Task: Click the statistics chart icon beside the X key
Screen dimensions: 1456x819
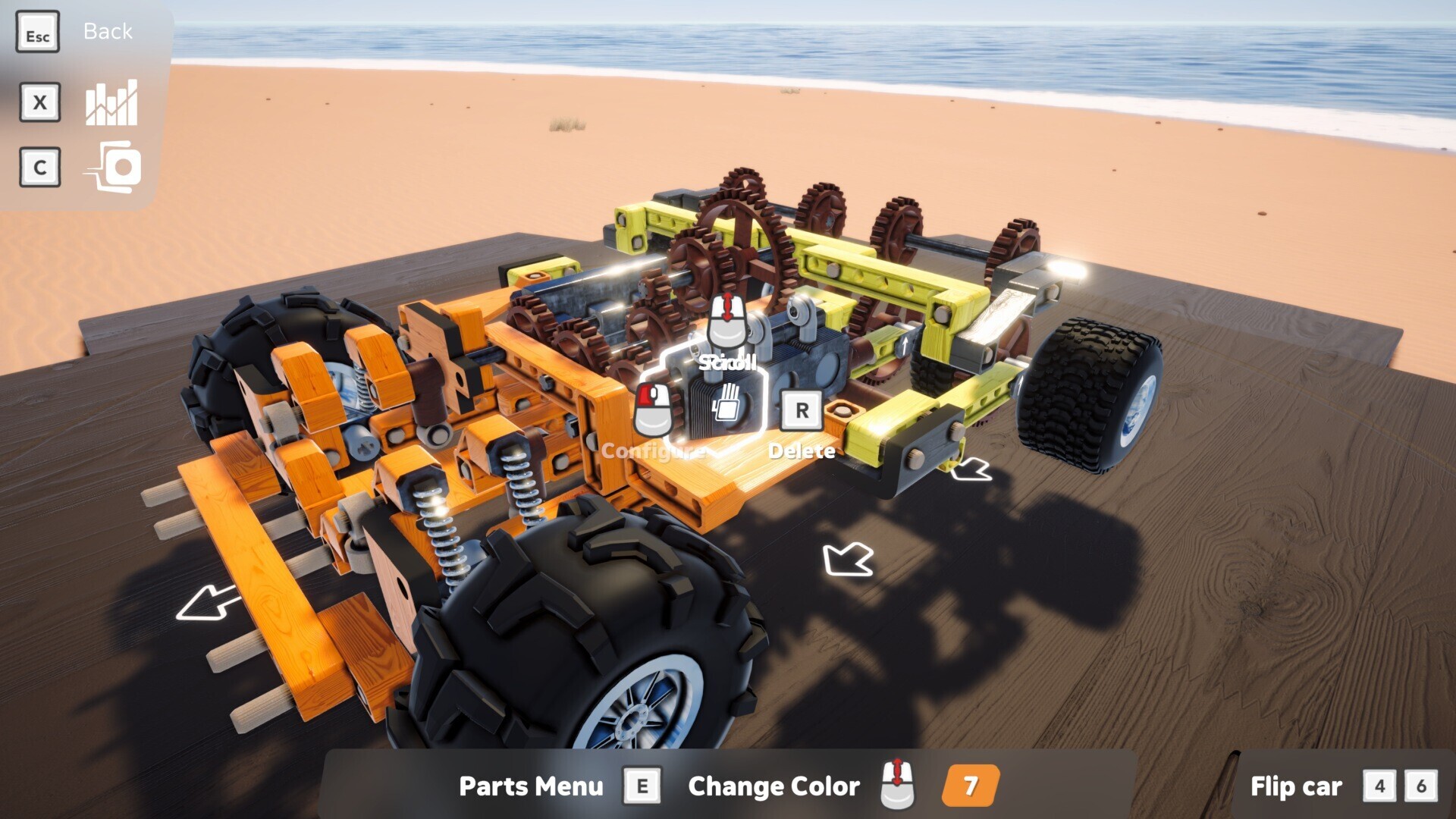Action: point(111,103)
